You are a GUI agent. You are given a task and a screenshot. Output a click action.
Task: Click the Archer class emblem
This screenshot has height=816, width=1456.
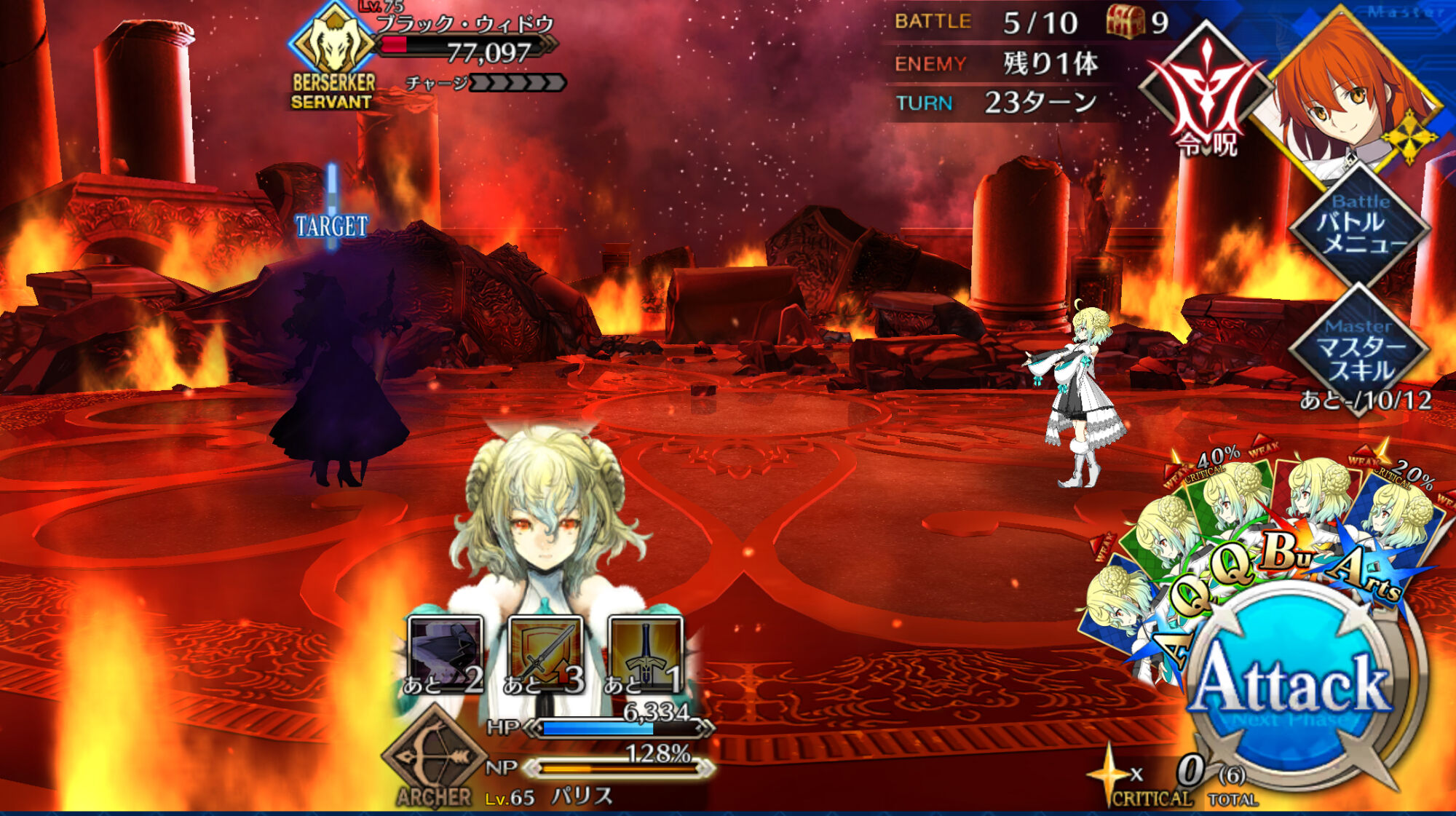click(435, 757)
